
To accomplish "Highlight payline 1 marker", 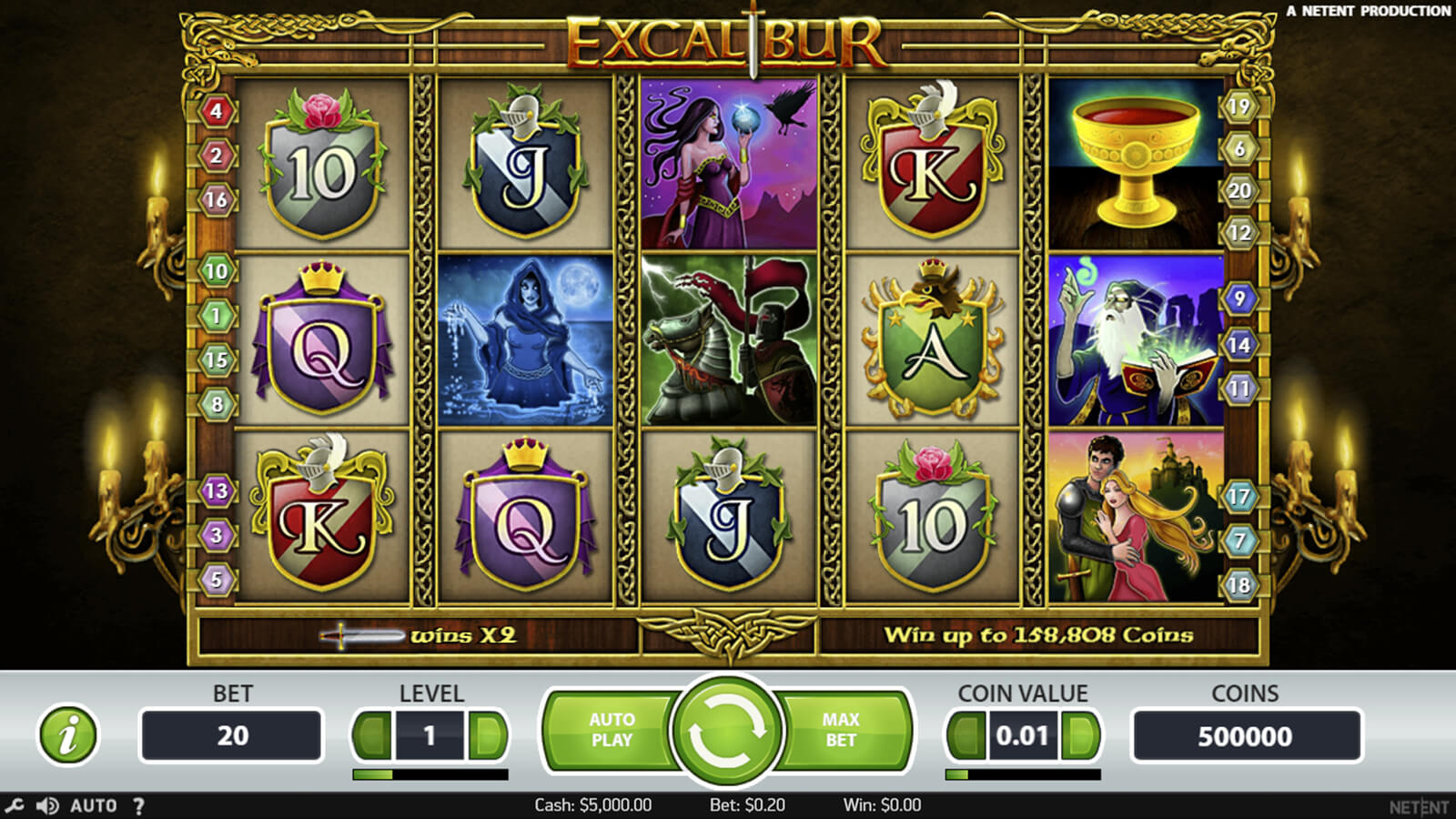I will click(x=216, y=316).
